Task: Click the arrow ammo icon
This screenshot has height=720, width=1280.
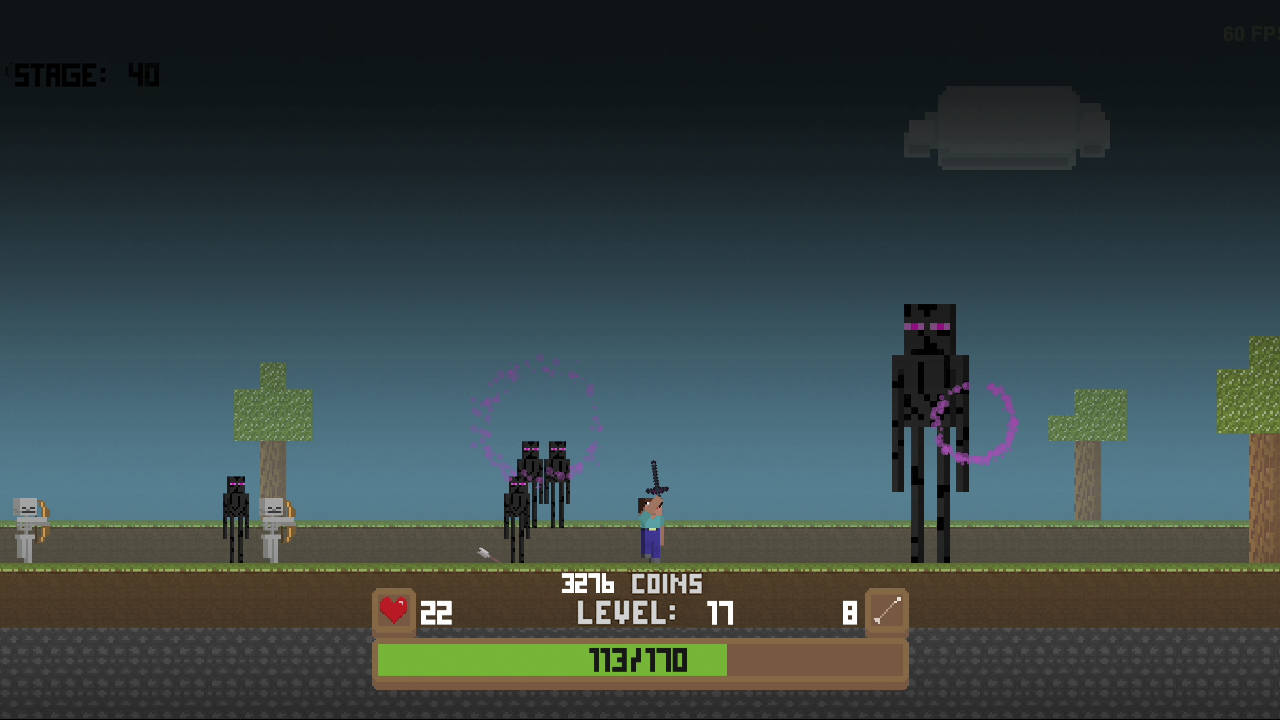Action: tap(888, 609)
